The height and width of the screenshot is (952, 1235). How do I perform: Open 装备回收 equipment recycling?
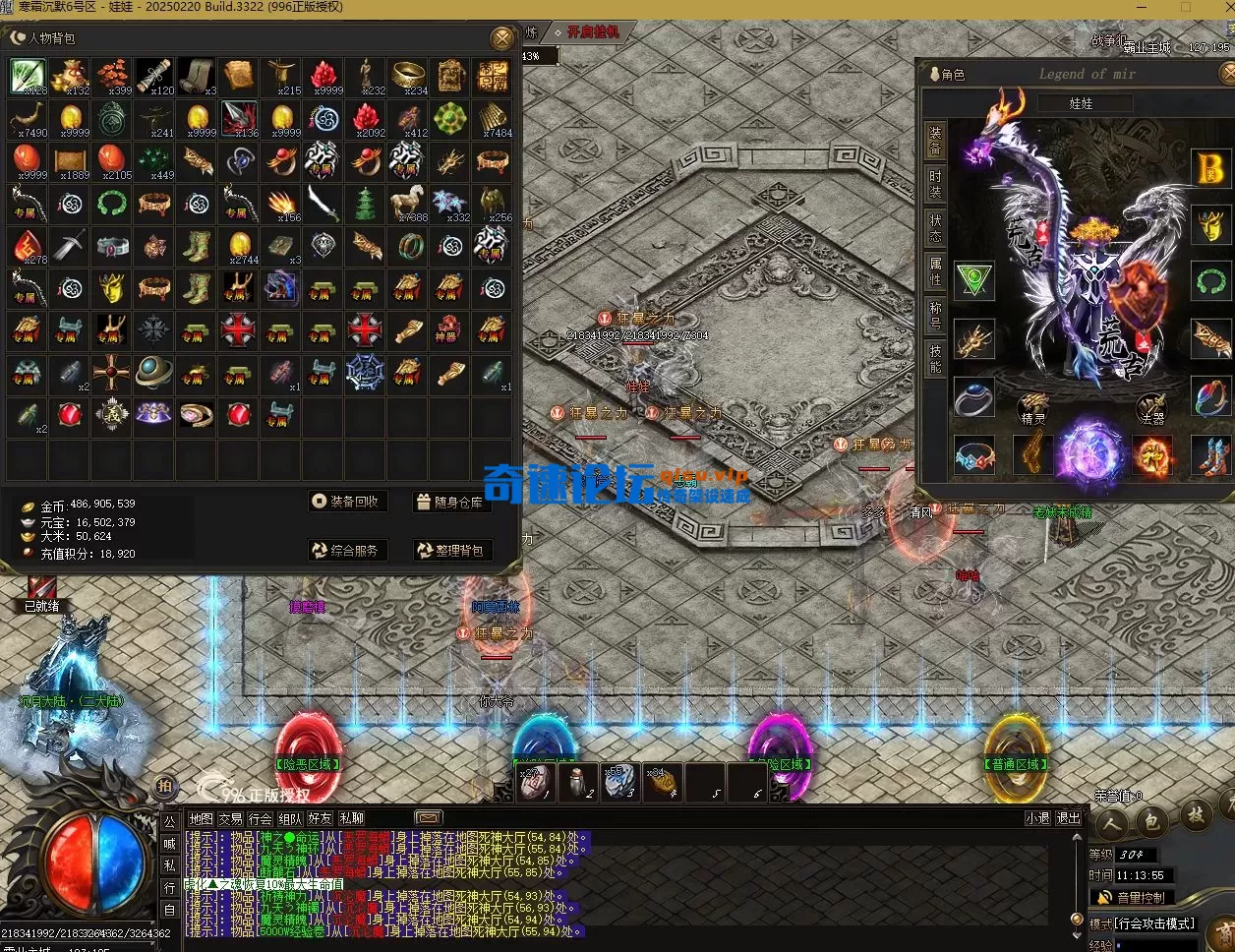[x=345, y=502]
